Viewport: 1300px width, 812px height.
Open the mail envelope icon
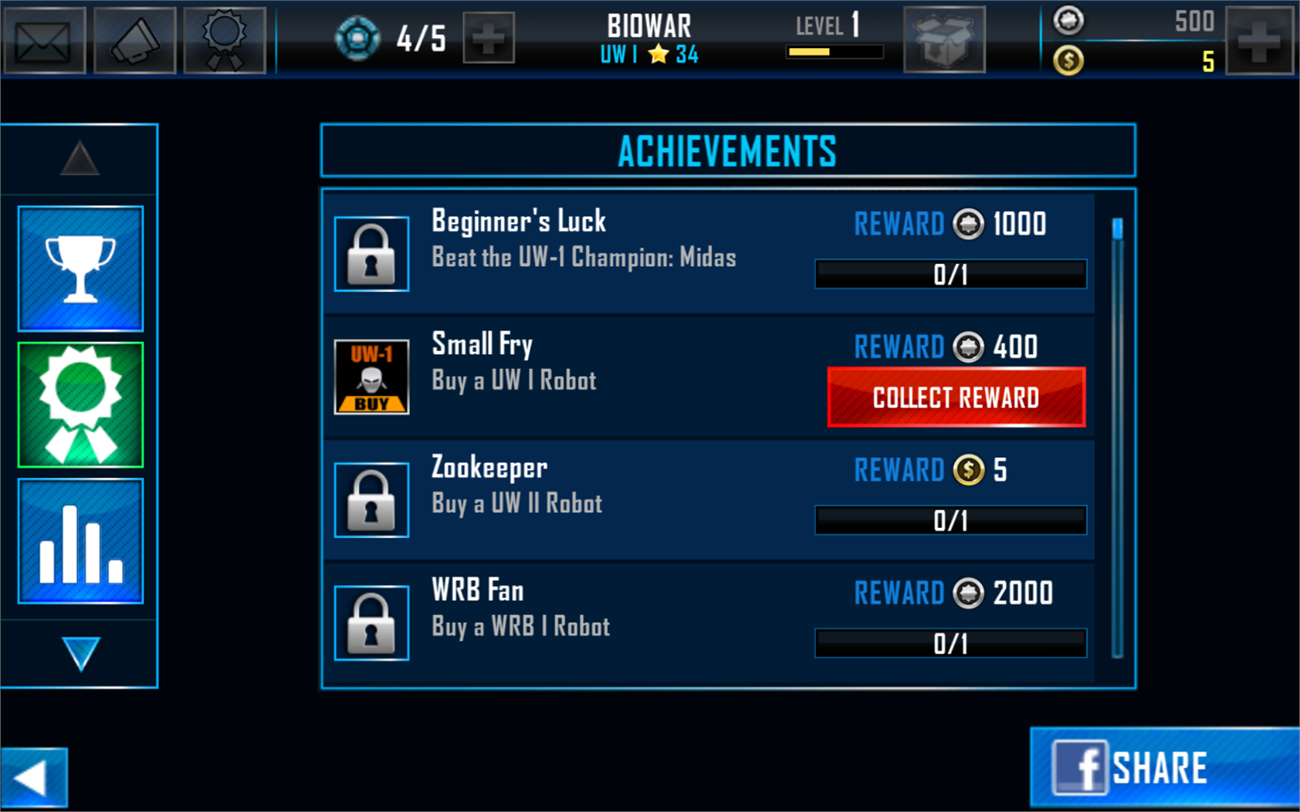pos(43,40)
